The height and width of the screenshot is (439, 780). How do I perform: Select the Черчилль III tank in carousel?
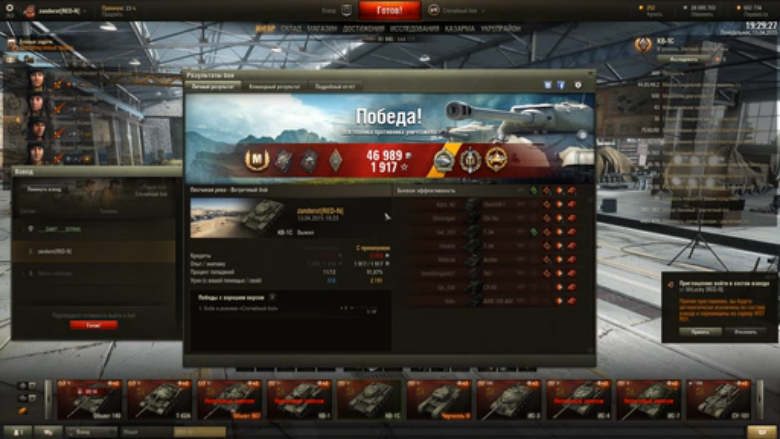pyautogui.click(x=439, y=400)
